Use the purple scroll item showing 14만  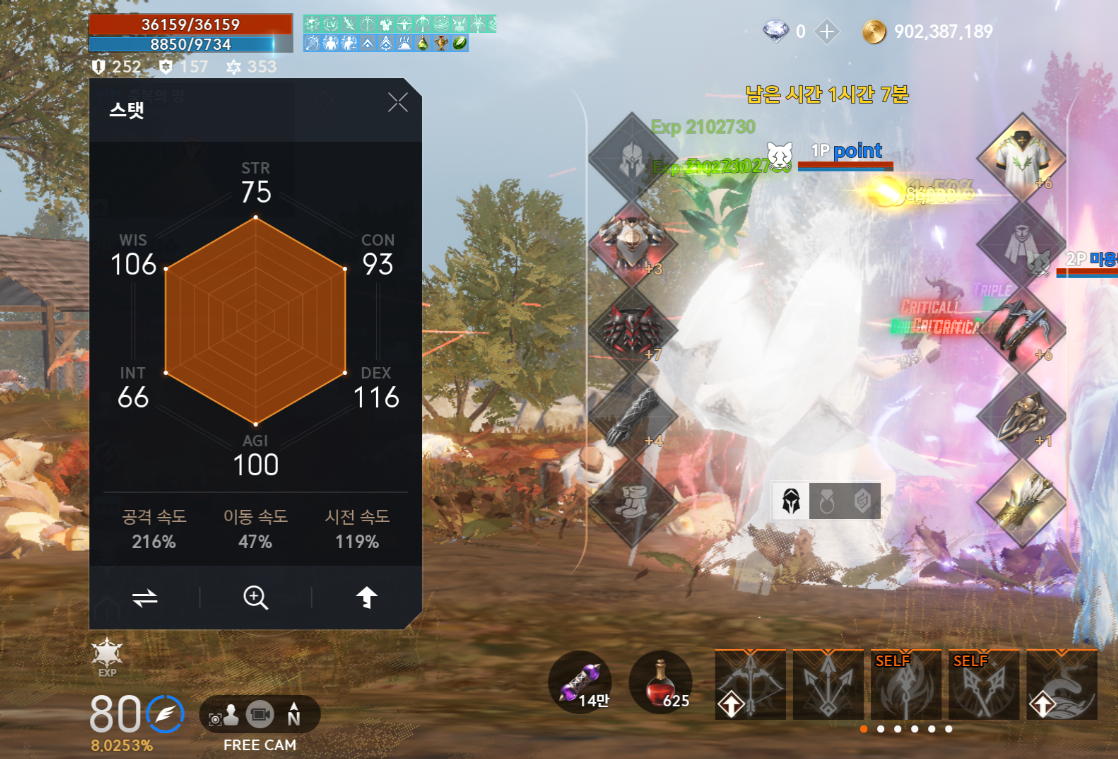580,682
